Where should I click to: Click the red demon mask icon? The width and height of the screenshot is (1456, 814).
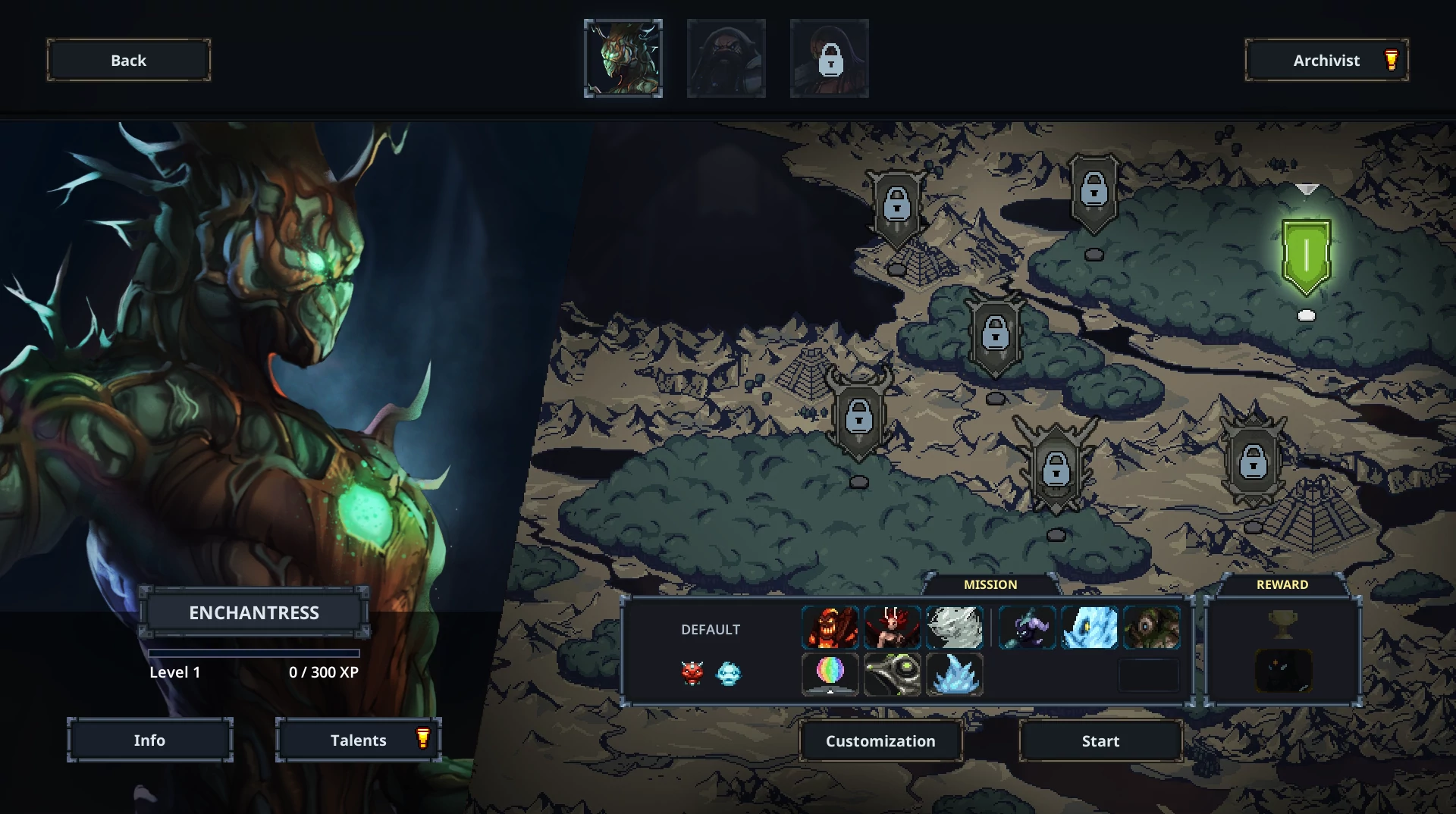click(x=692, y=672)
